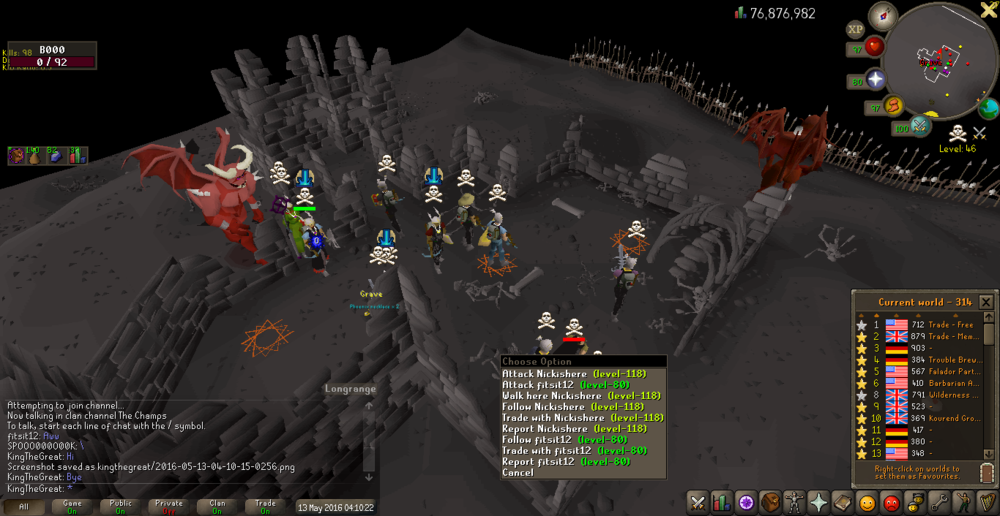The width and height of the screenshot is (1000, 516).
Task: Open the world map globe icon
Action: point(989,108)
